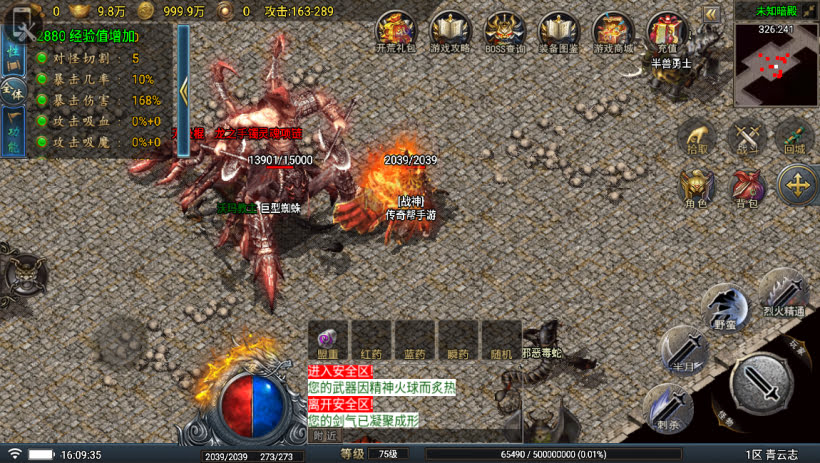Open the BOSS查询 lookup
The height and width of the screenshot is (463, 820).
pos(505,31)
